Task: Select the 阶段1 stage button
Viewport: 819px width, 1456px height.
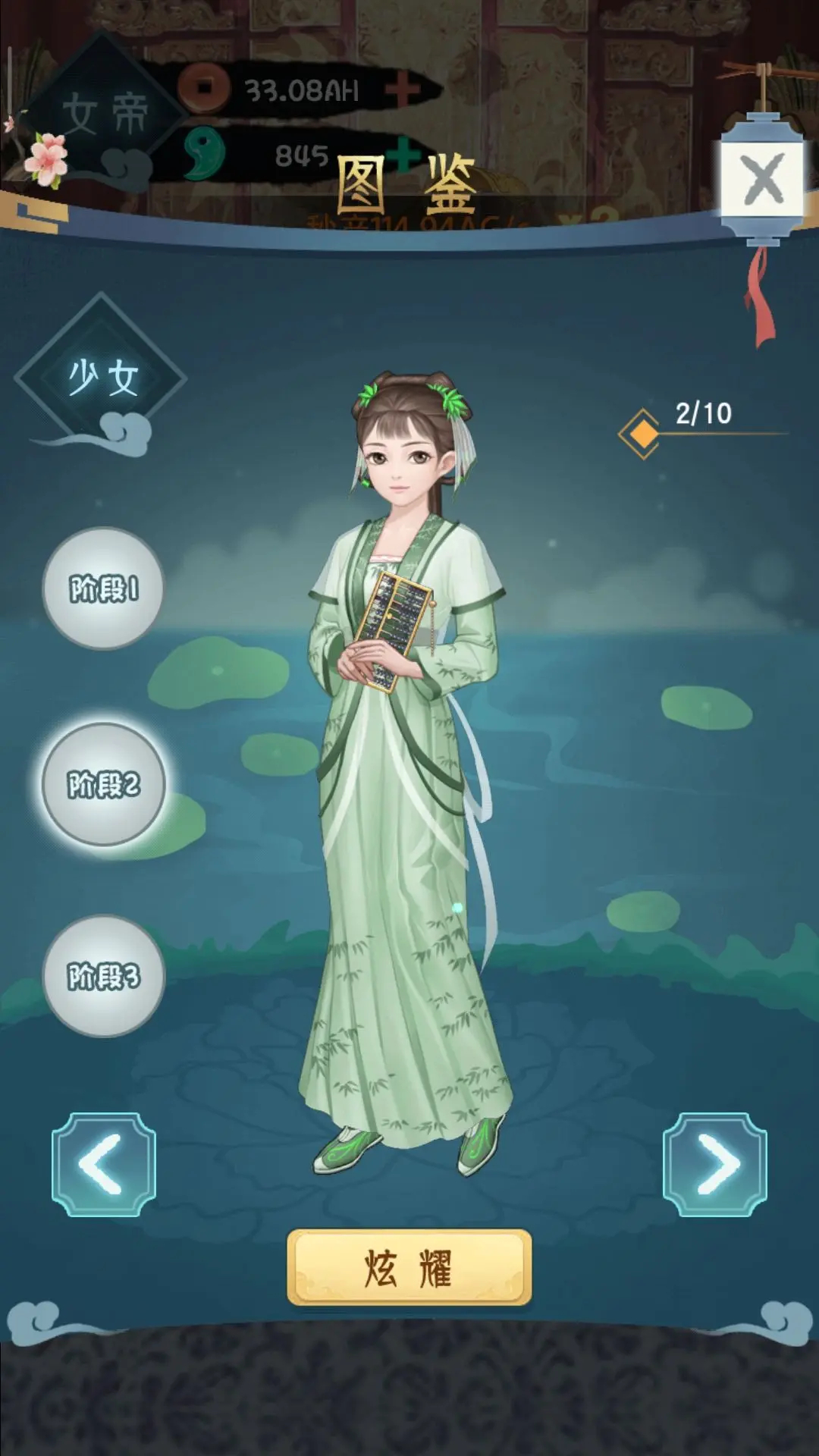Action: click(103, 588)
